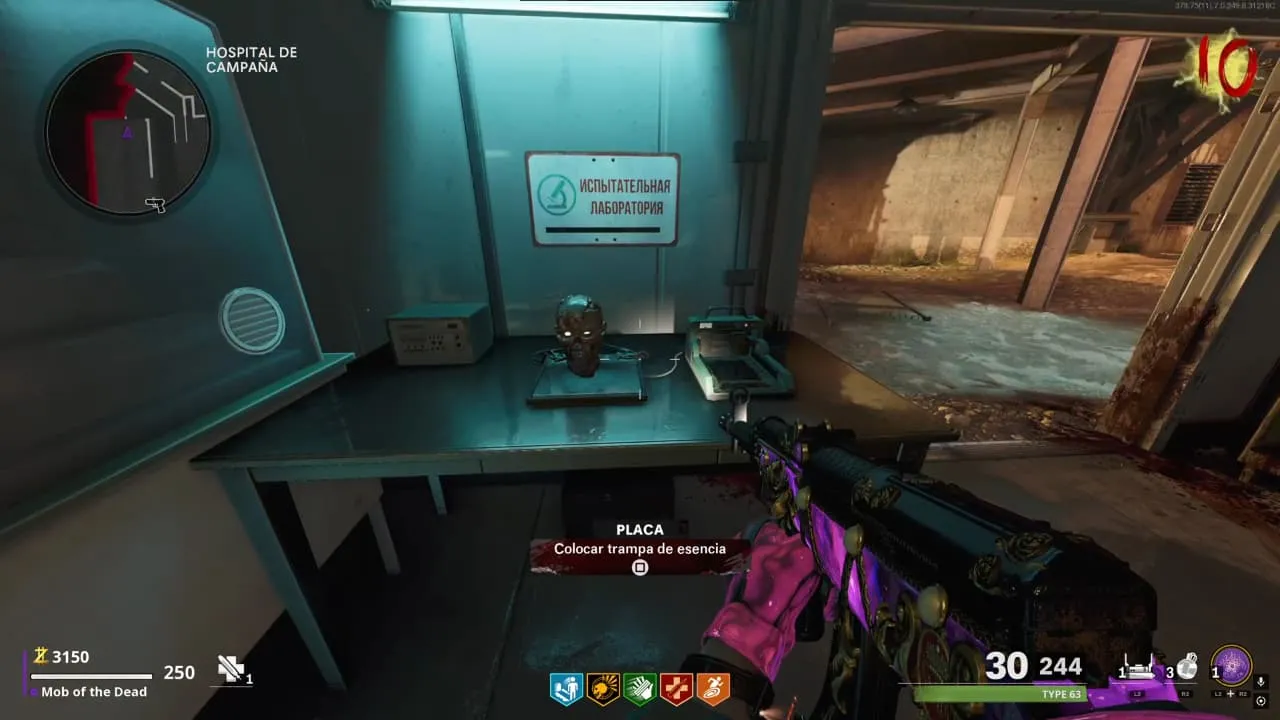Viewport: 1280px width, 720px height.
Task: Select the green Speed Cola hand perk icon
Action: [640, 688]
